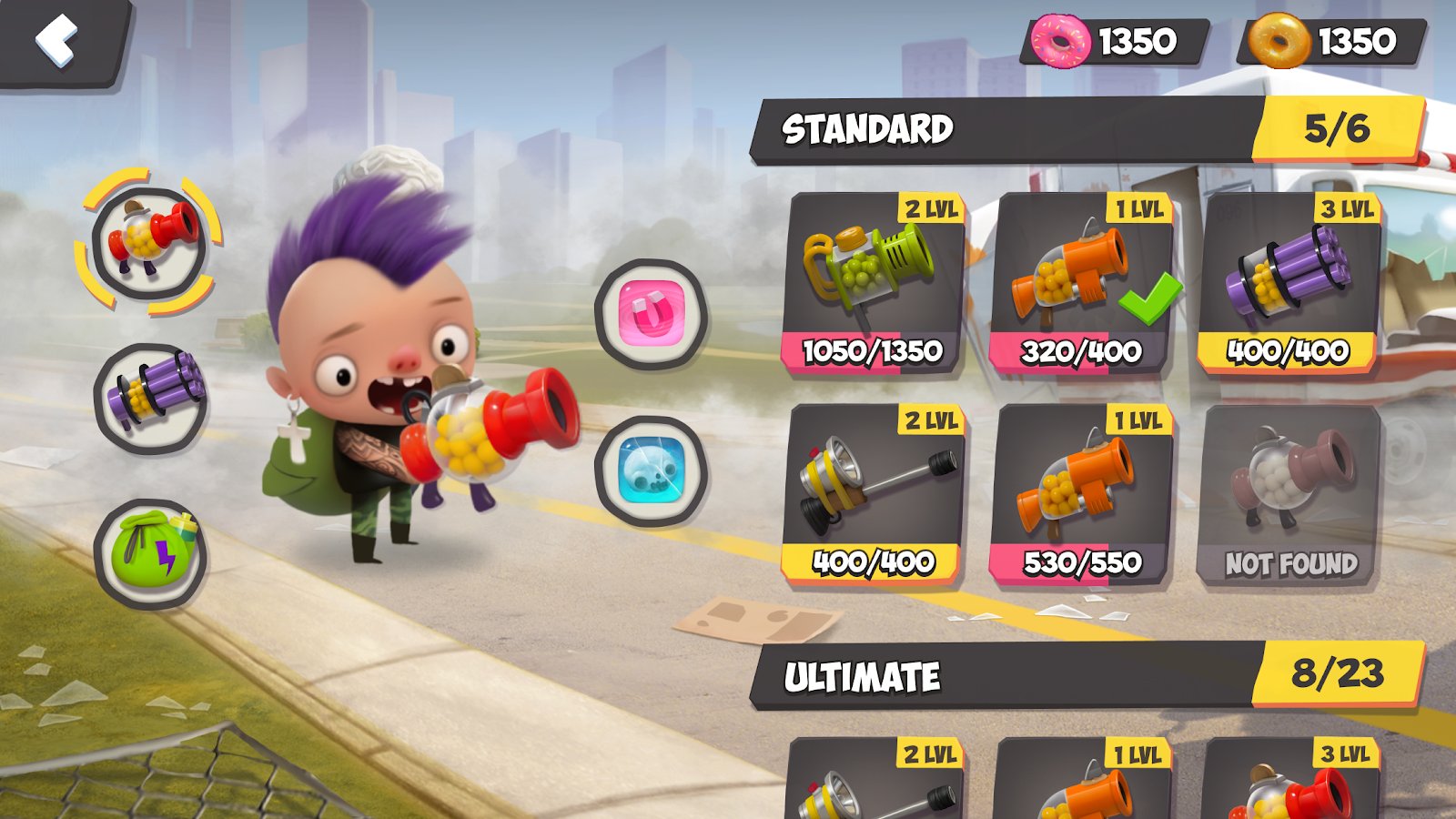Select the level 3 purple minigun card
The width and height of the screenshot is (1456, 819).
1289,284
